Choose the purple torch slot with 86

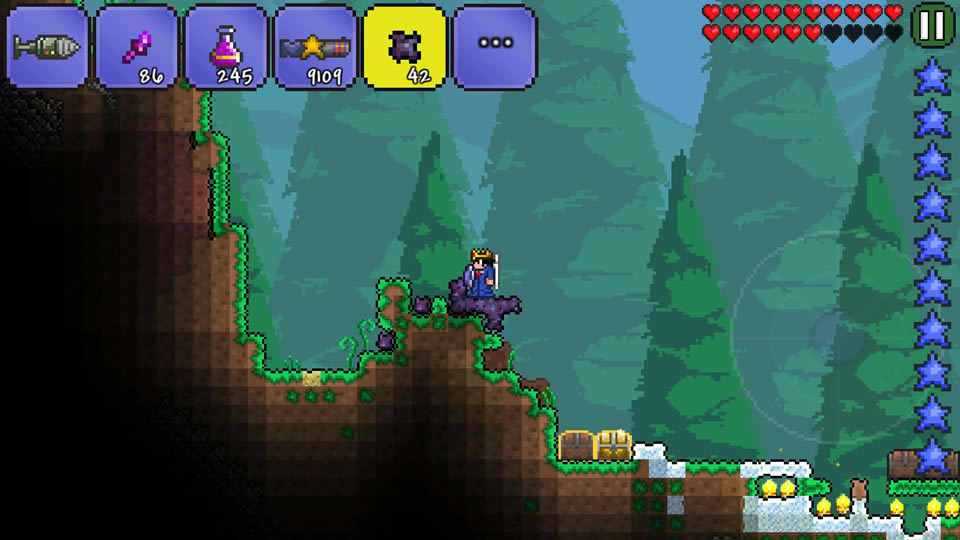tap(137, 47)
